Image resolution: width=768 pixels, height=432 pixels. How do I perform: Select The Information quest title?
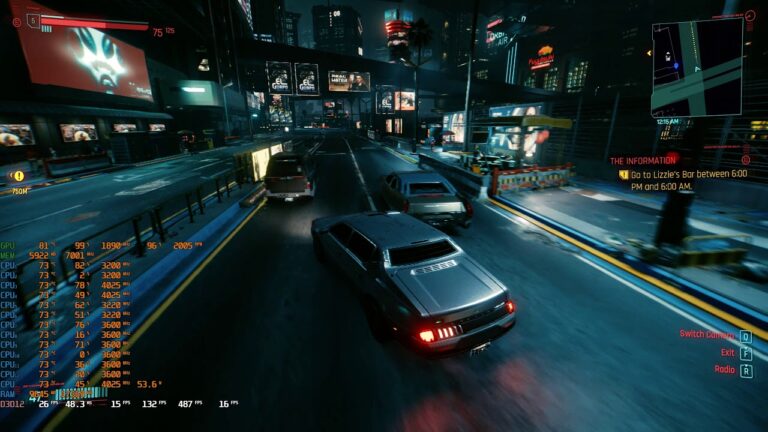[x=643, y=160]
